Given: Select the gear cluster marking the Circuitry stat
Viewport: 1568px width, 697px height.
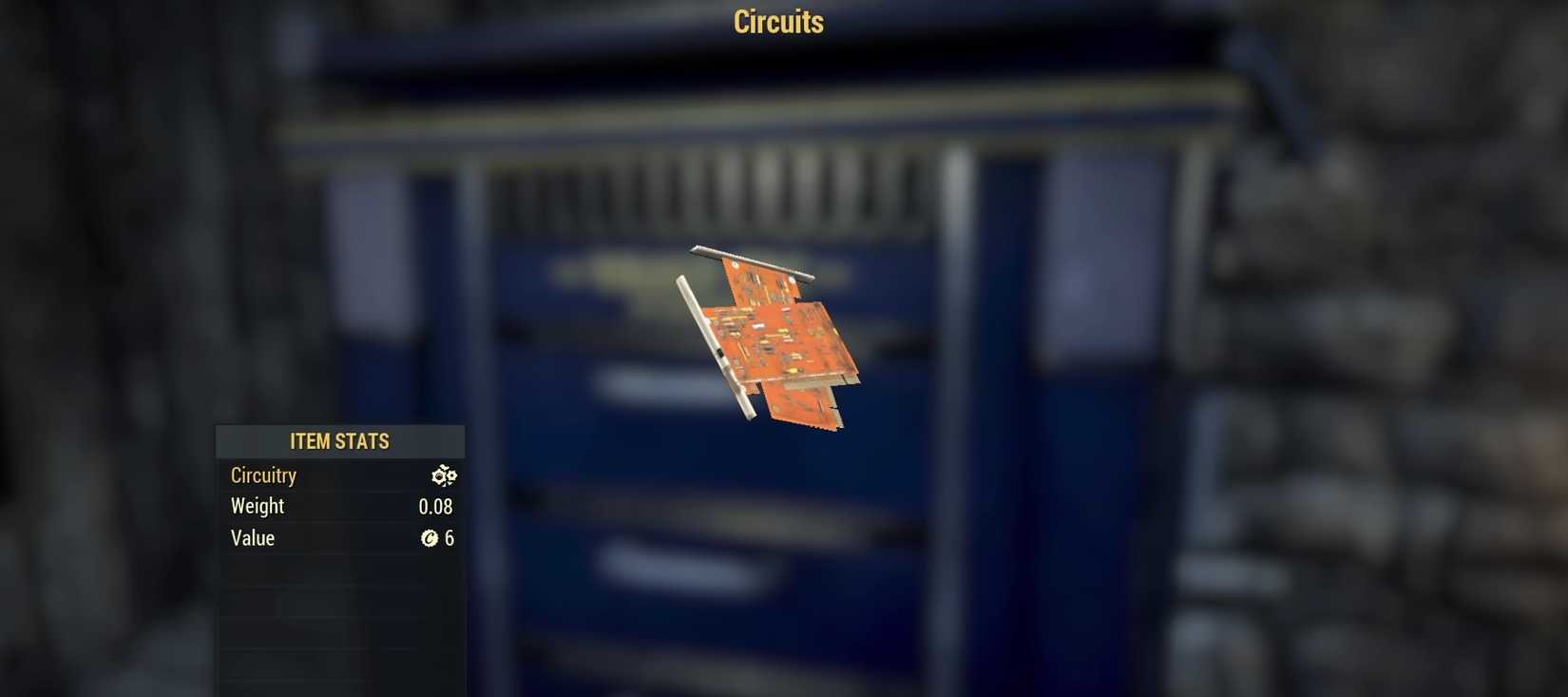Looking at the screenshot, I should [x=444, y=475].
